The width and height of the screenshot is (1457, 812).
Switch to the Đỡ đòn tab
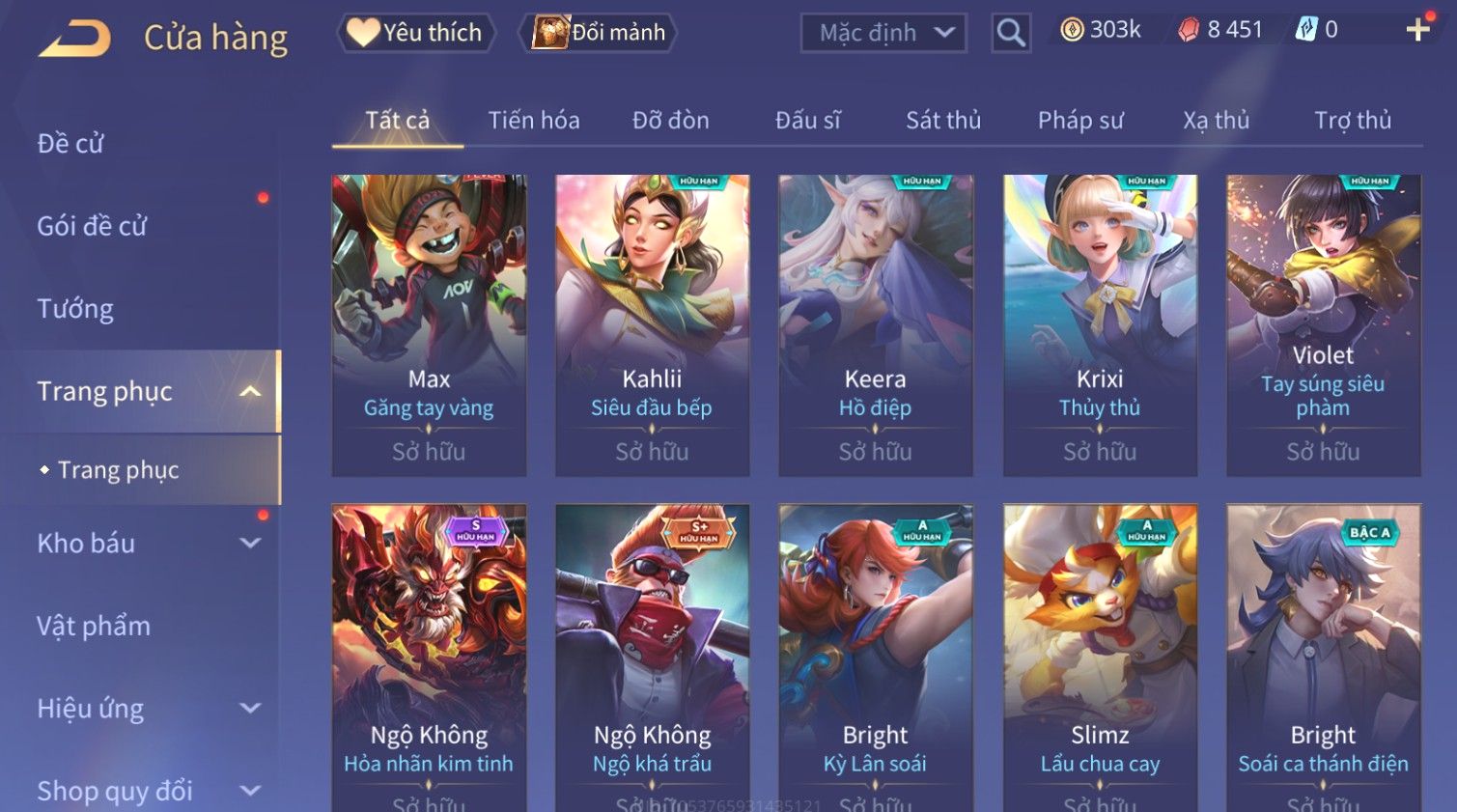click(x=670, y=121)
